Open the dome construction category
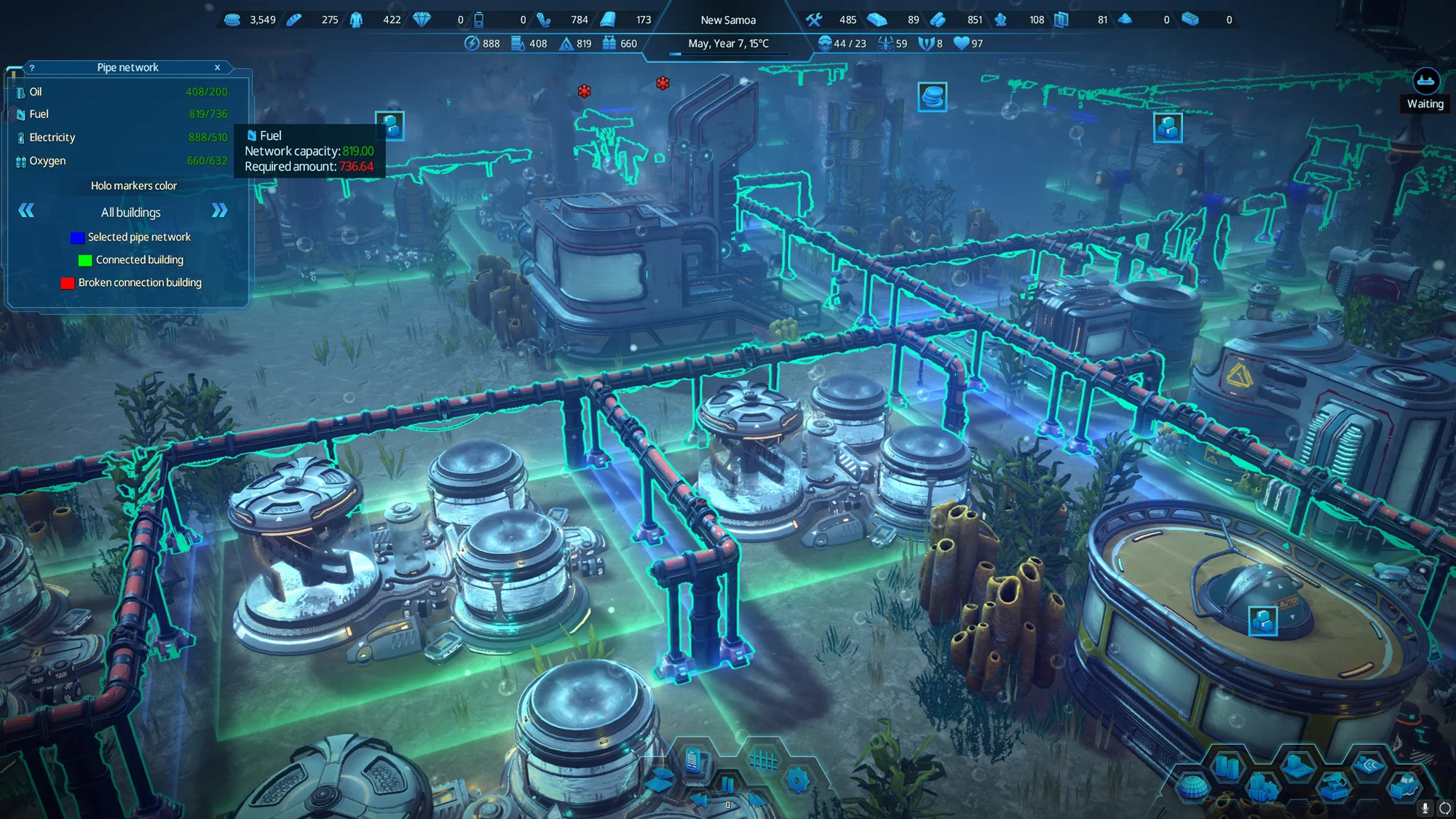1456x819 pixels. click(x=1192, y=787)
